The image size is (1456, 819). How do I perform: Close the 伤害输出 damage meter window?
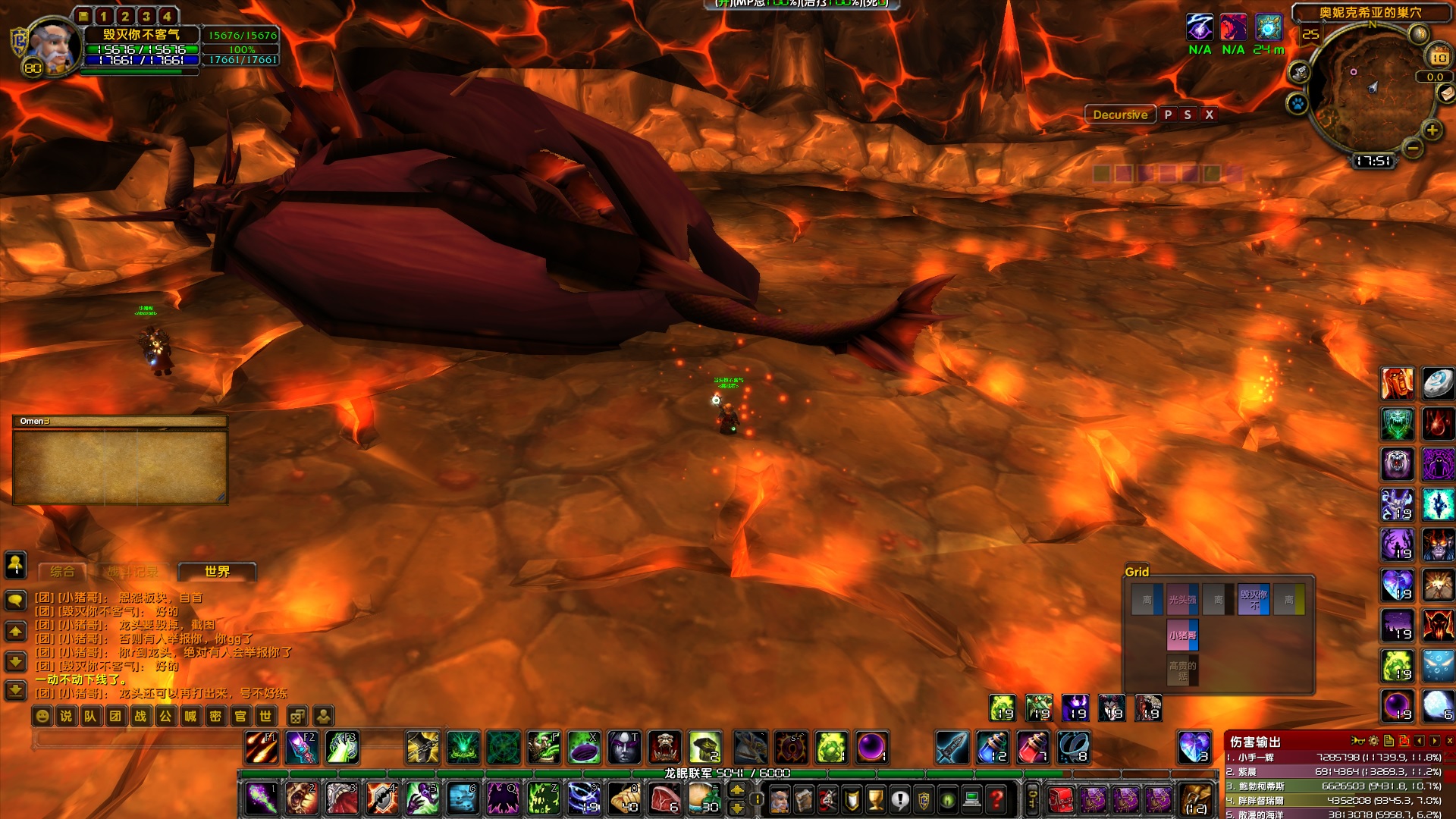coord(1449,741)
